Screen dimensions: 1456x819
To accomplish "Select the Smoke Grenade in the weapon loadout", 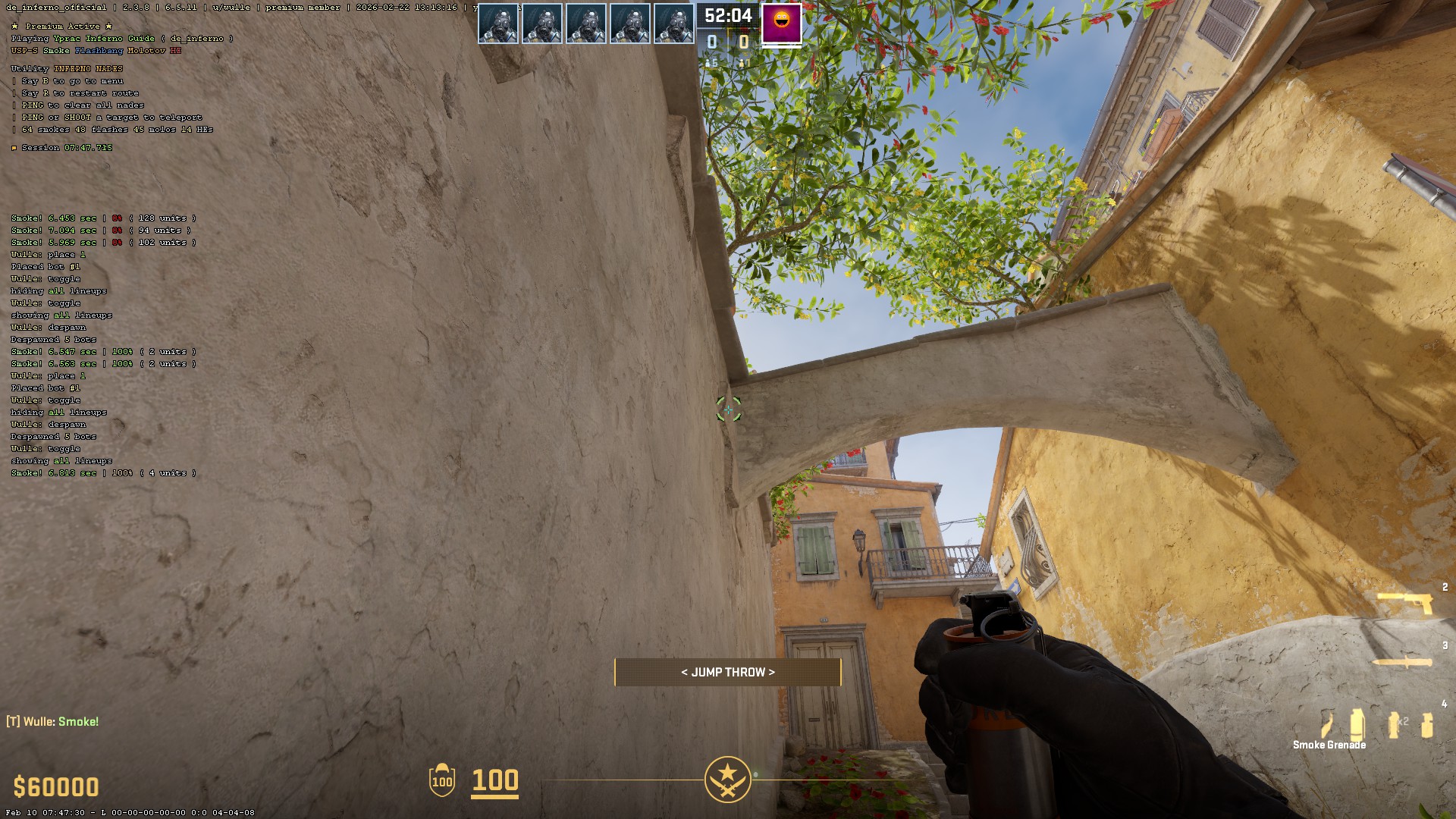I will pos(1357,724).
